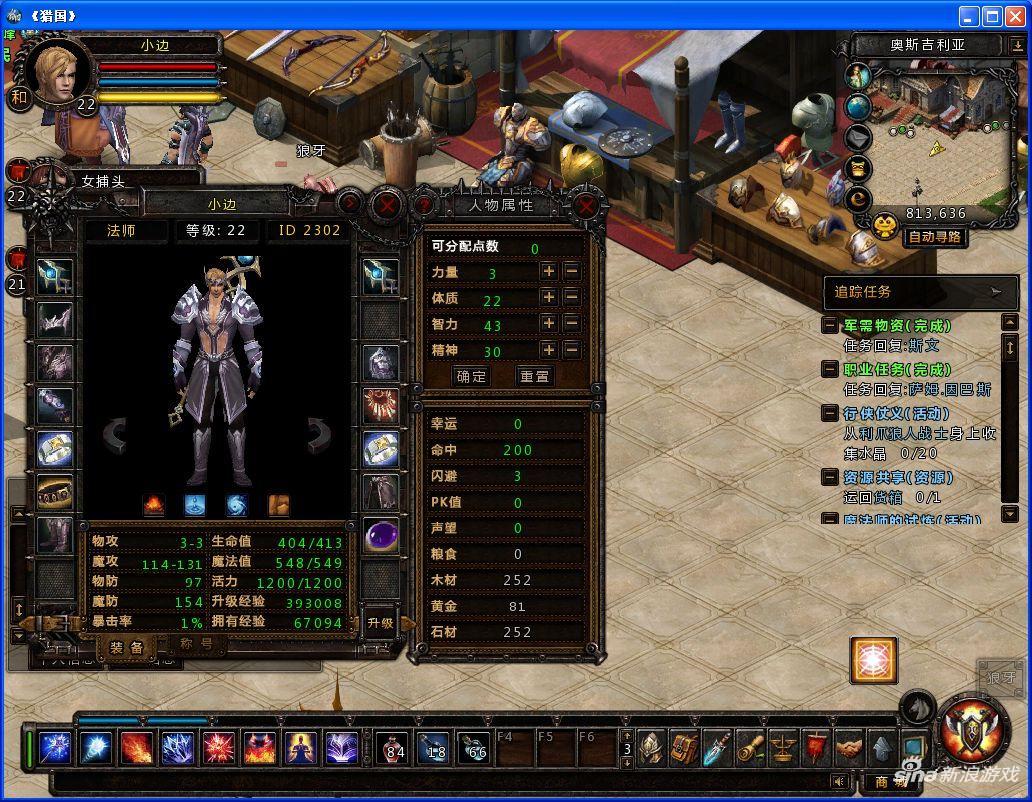The width and height of the screenshot is (1032, 802).
Task: Expand the 追踪任务 quest tracker dropdown
Action: 995,292
